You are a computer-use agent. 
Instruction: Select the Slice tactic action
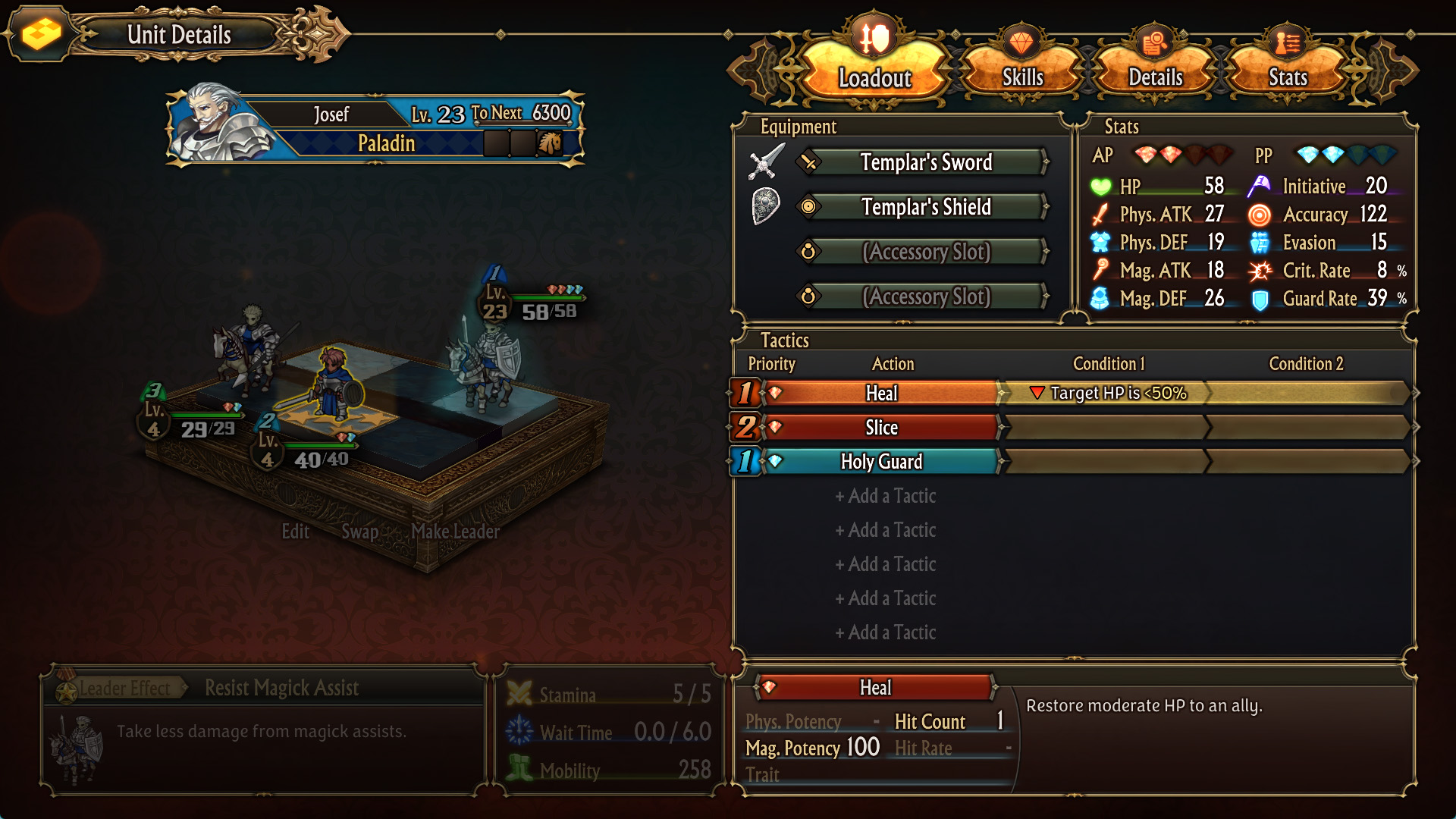click(x=881, y=428)
